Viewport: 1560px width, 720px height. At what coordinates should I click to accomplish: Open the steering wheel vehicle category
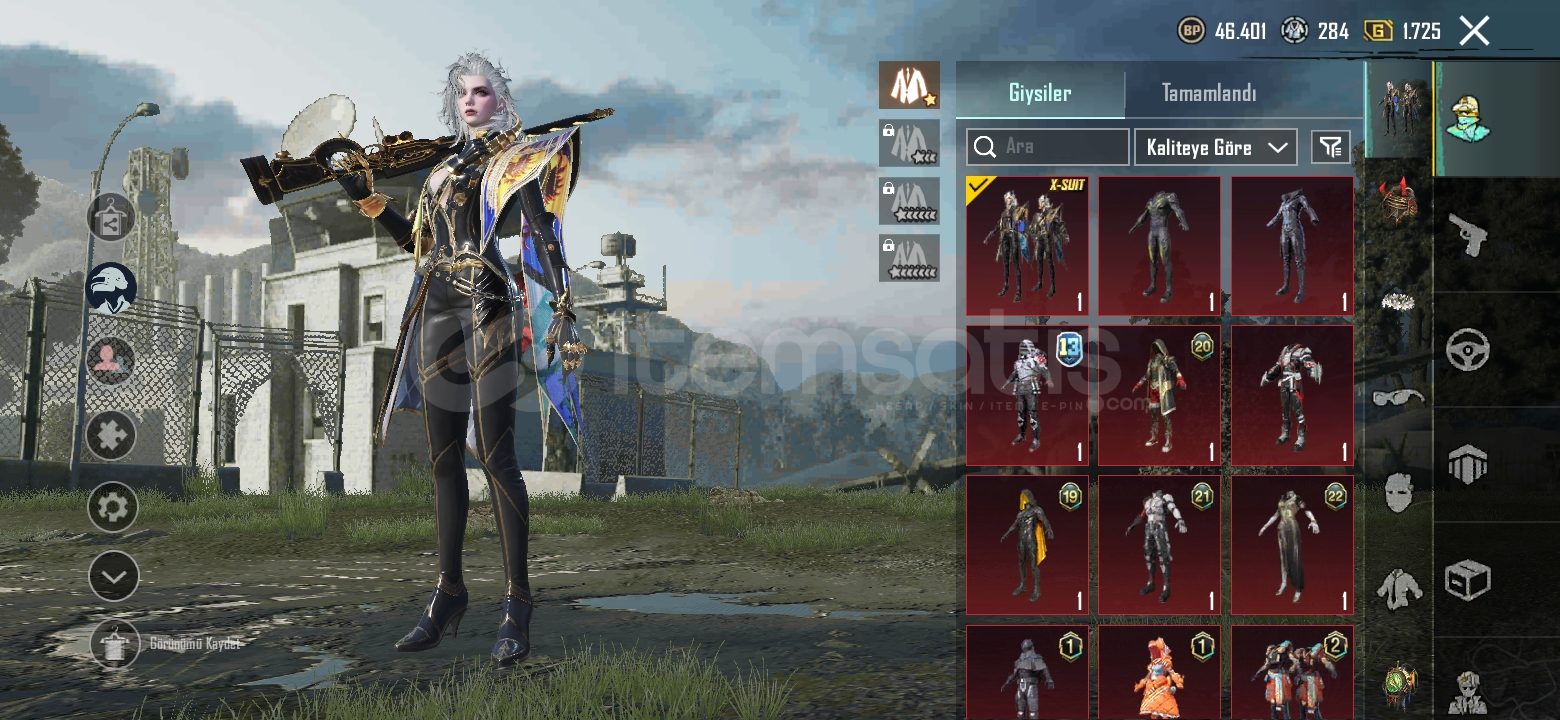[1467, 350]
